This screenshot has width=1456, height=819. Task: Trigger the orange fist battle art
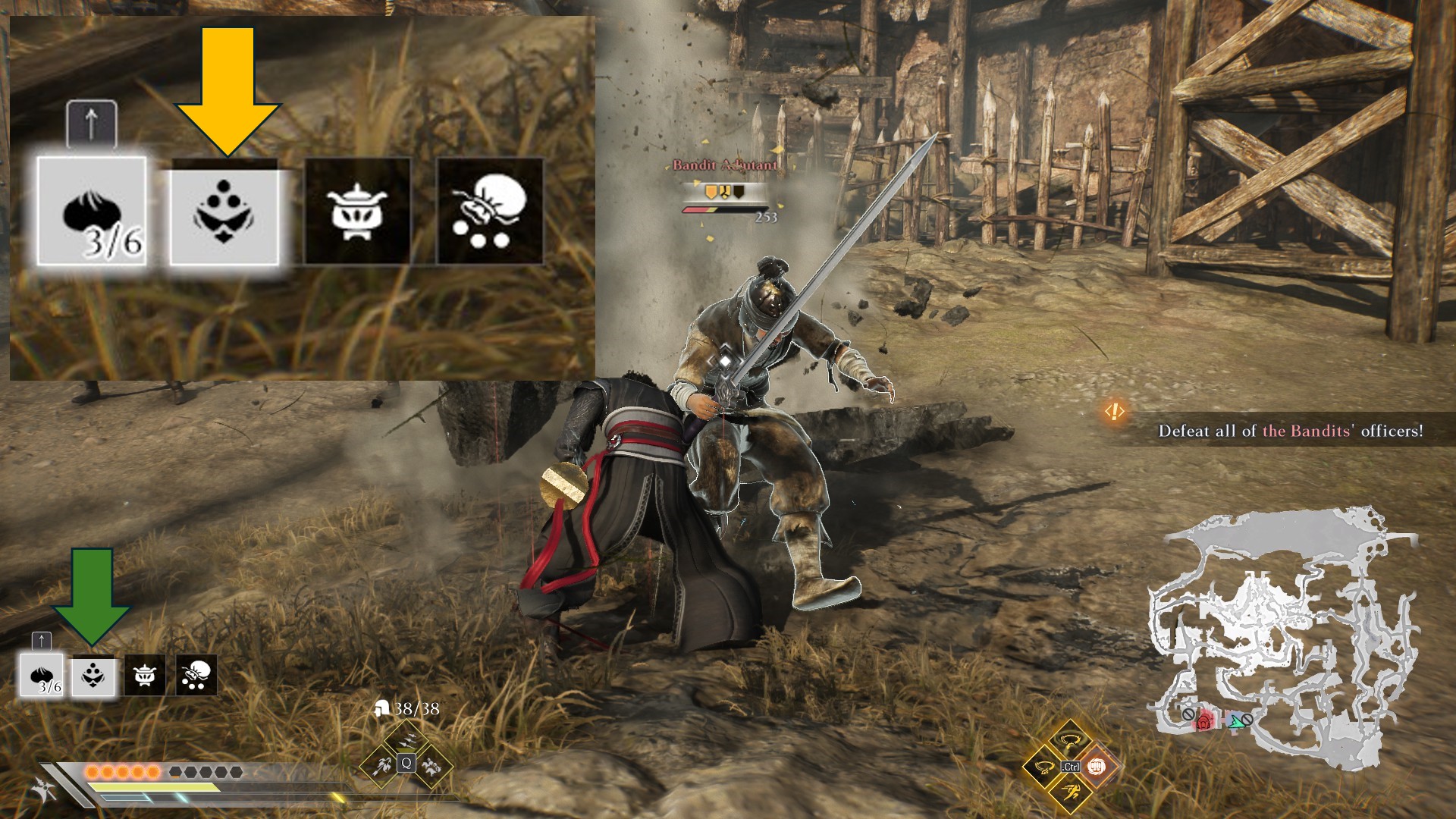1095,767
